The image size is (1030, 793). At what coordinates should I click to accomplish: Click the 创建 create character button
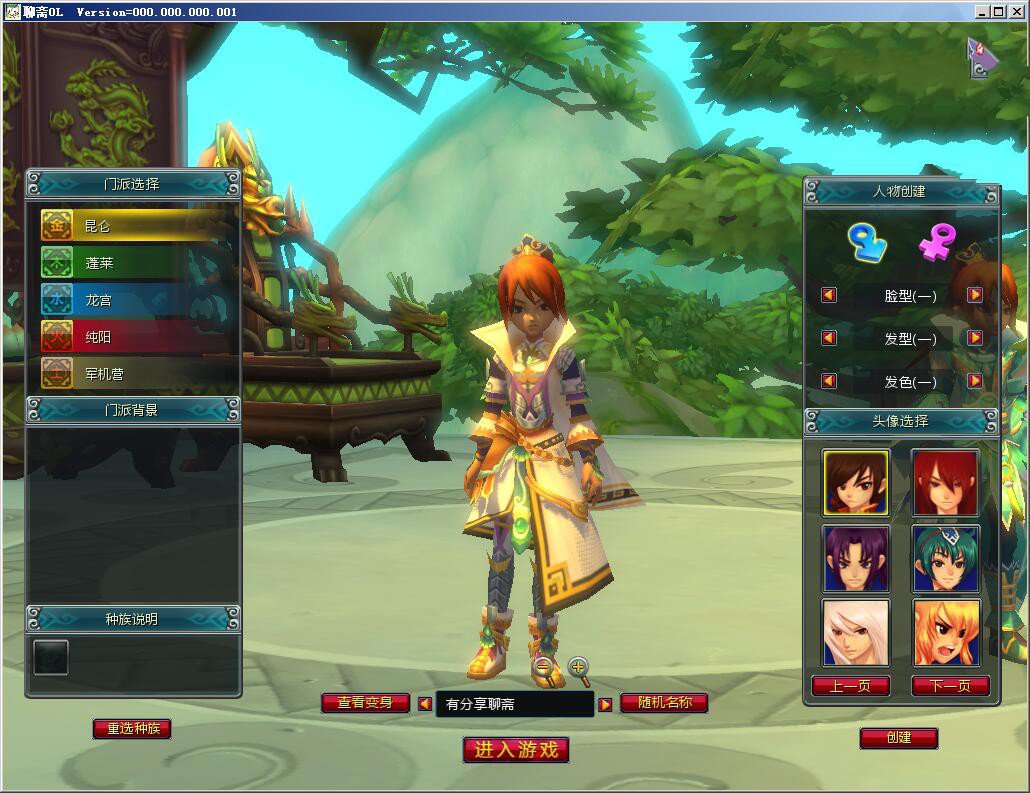pyautogui.click(x=898, y=738)
